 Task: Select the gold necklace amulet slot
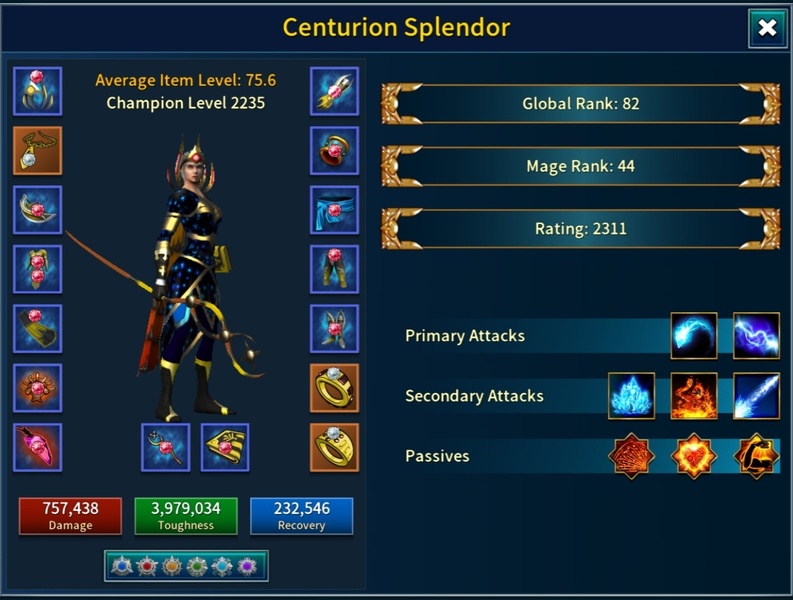click(38, 150)
